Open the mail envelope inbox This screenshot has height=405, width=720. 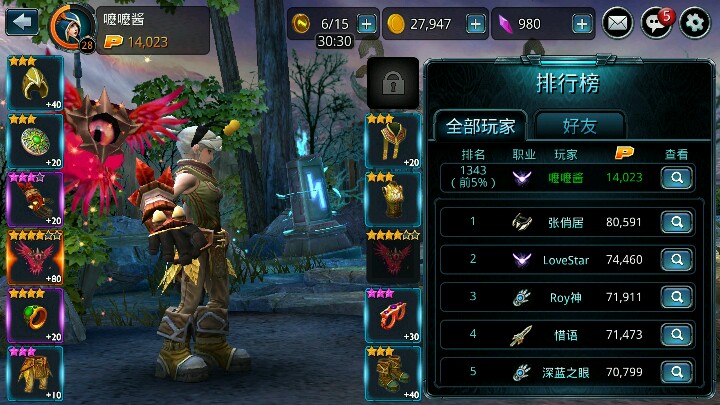[x=619, y=22]
